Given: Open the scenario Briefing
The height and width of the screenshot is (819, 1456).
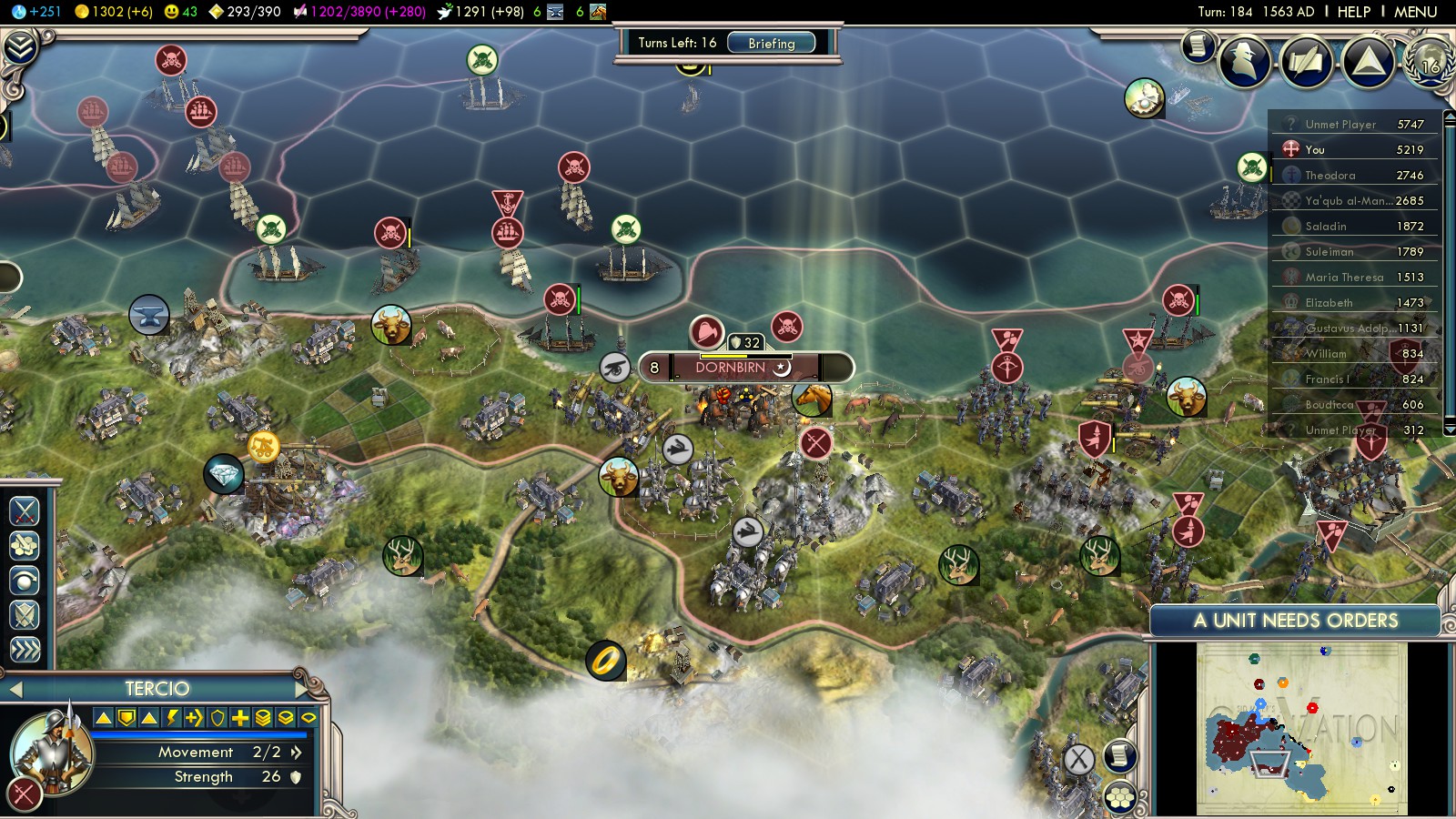Looking at the screenshot, I should (771, 43).
